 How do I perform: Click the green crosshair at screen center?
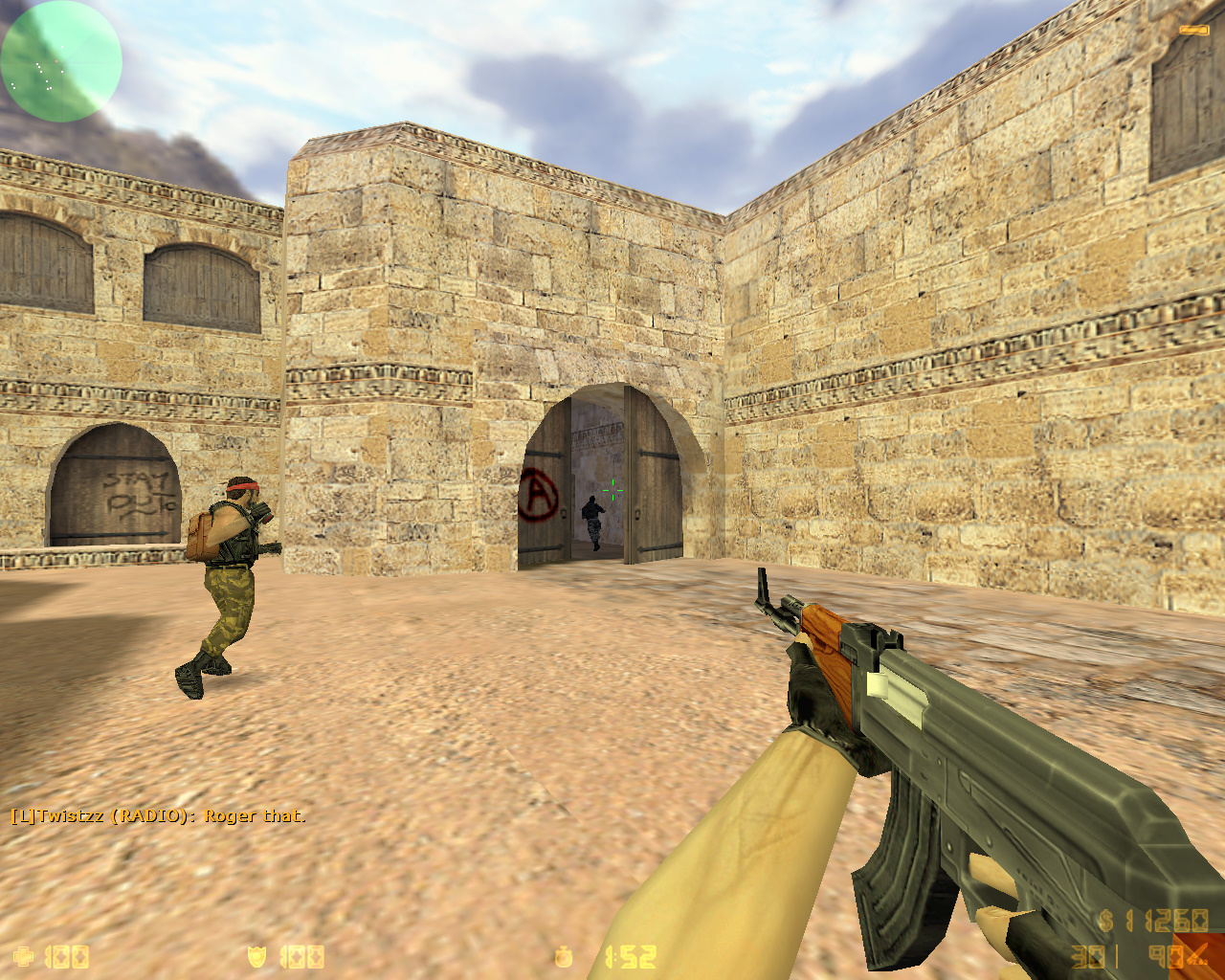click(x=613, y=490)
